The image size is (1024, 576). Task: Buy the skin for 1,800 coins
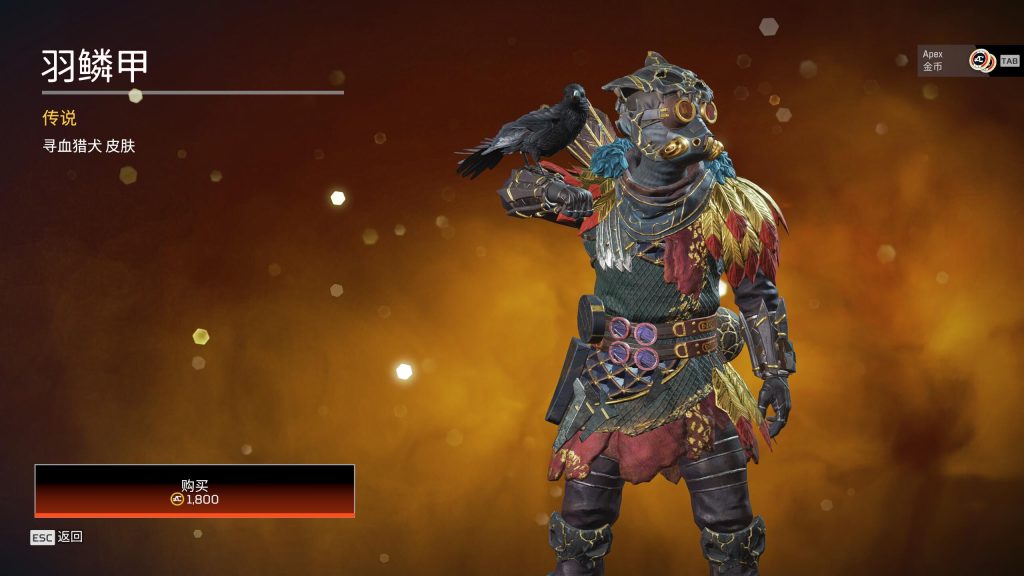tap(194, 491)
